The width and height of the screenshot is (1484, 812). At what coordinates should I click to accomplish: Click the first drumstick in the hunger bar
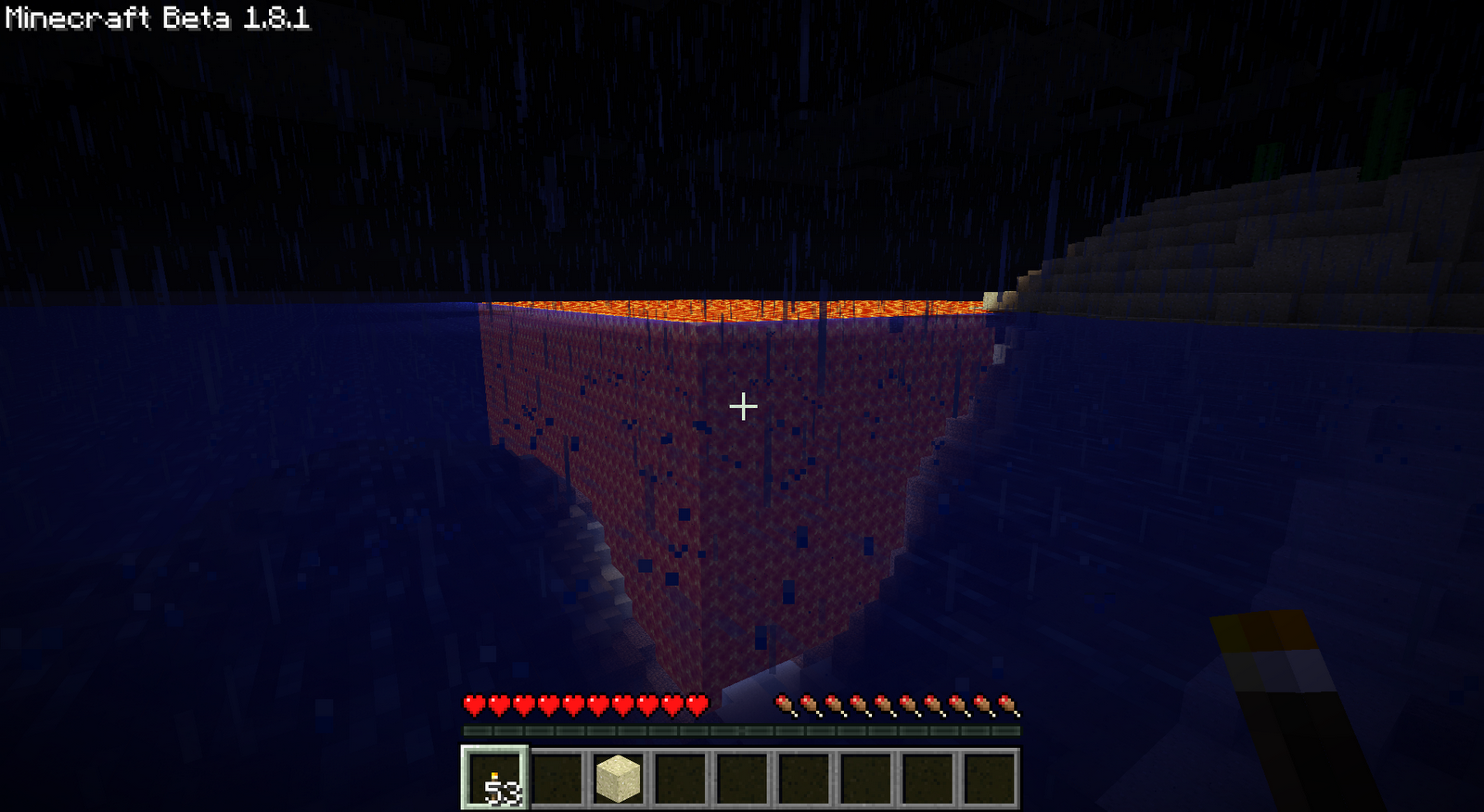(785, 705)
